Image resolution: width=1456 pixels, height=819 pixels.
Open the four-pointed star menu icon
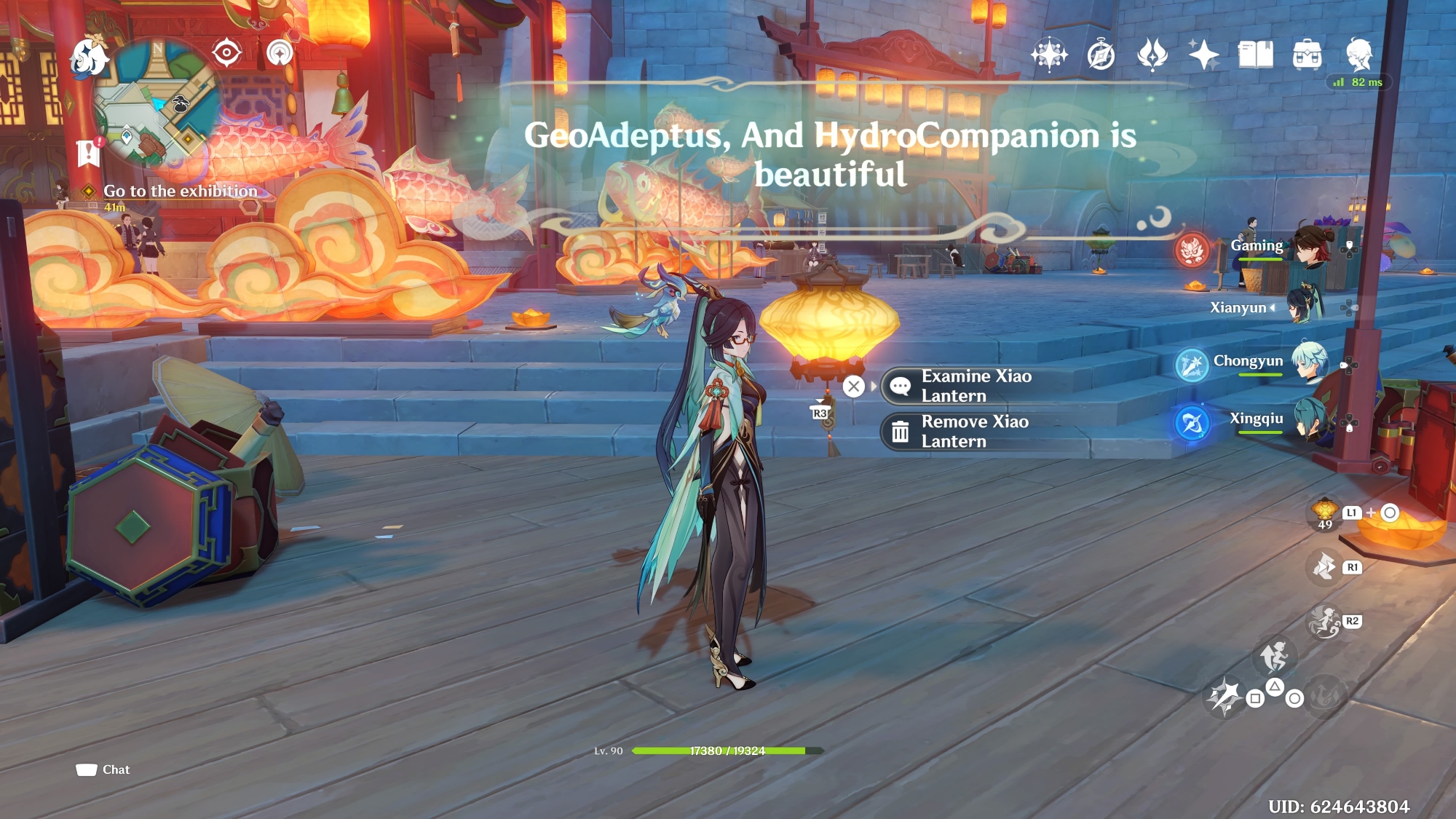pos(1049,55)
